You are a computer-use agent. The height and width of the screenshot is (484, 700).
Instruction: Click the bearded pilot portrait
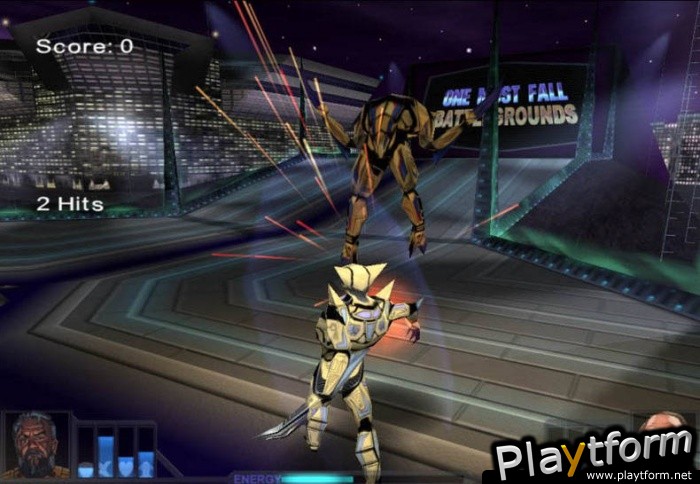point(36,445)
